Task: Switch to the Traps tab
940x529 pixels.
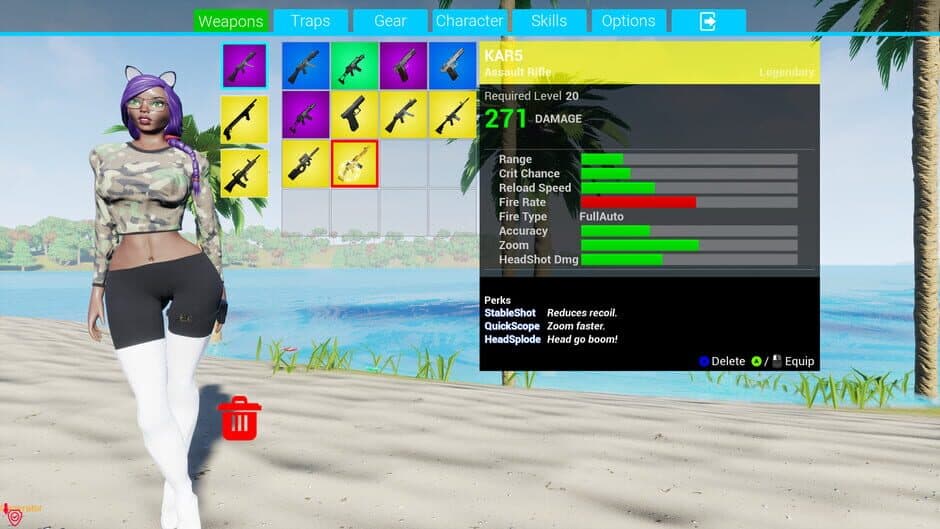Action: (310, 21)
